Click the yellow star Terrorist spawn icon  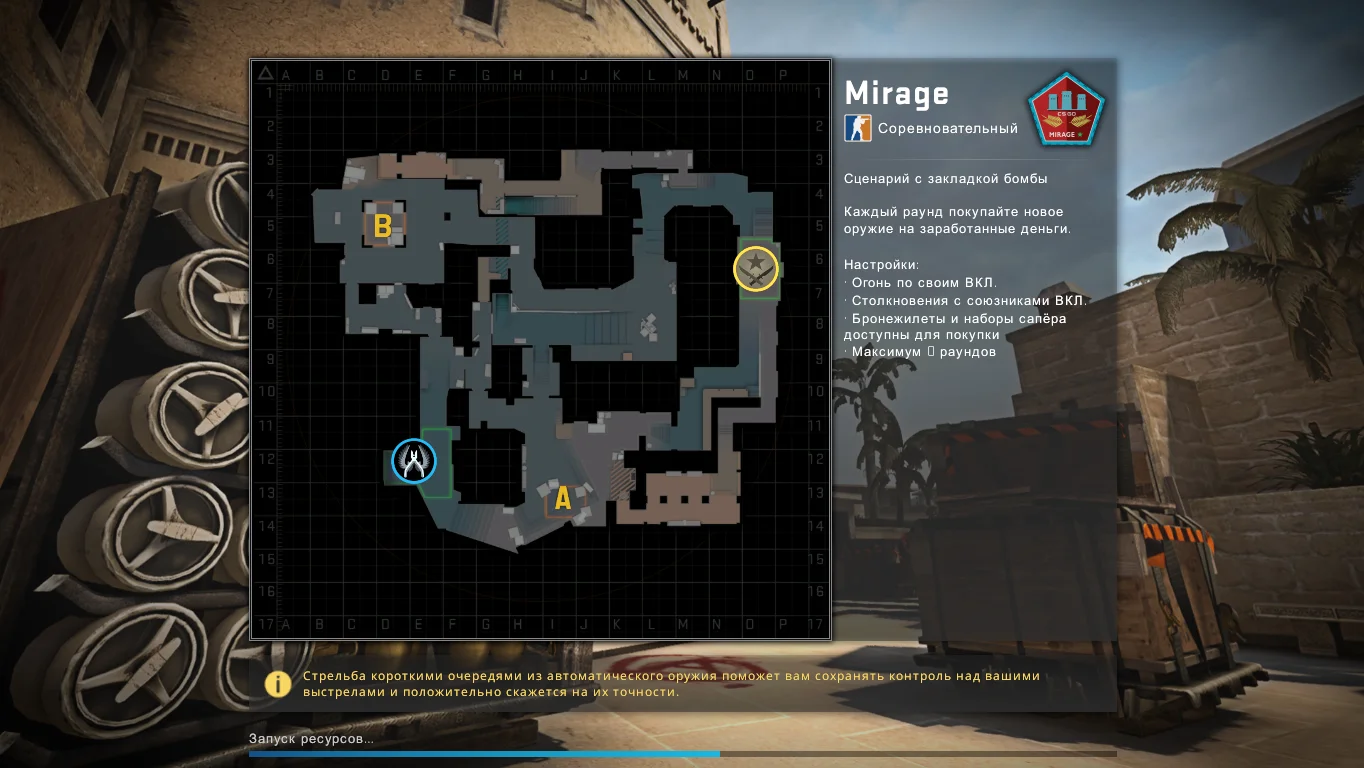tap(756, 268)
